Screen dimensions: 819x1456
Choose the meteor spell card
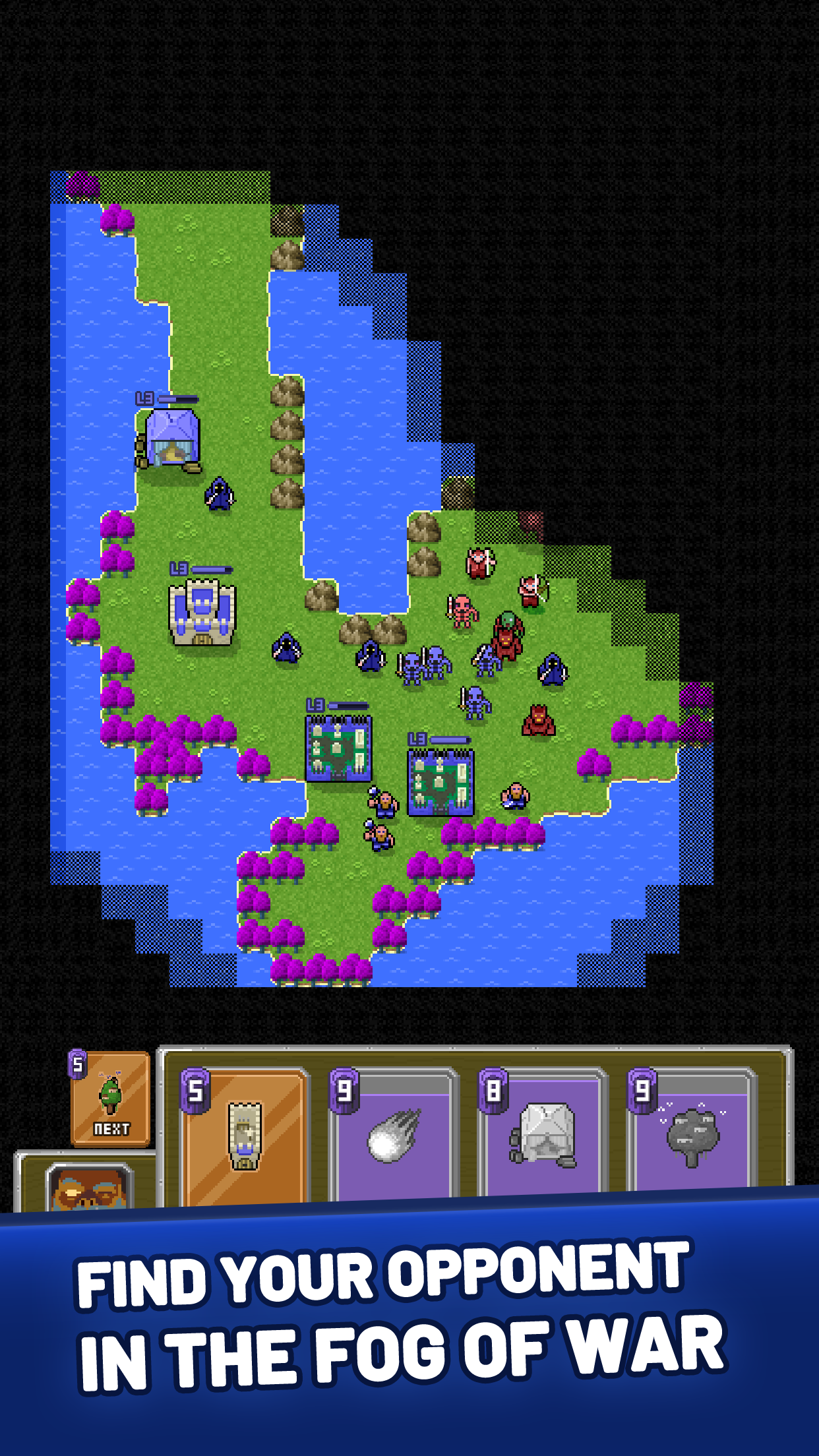point(393,1136)
